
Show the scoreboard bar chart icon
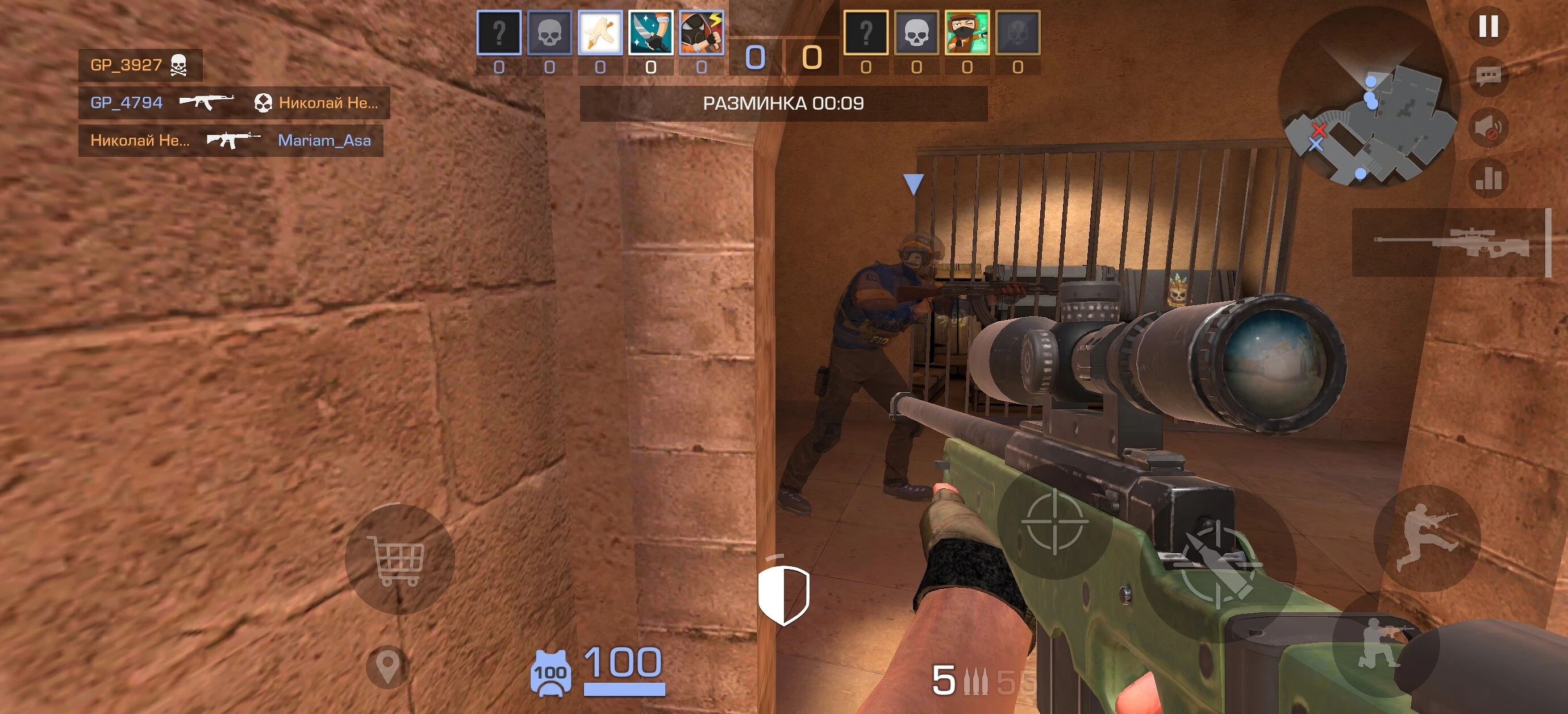(1488, 178)
